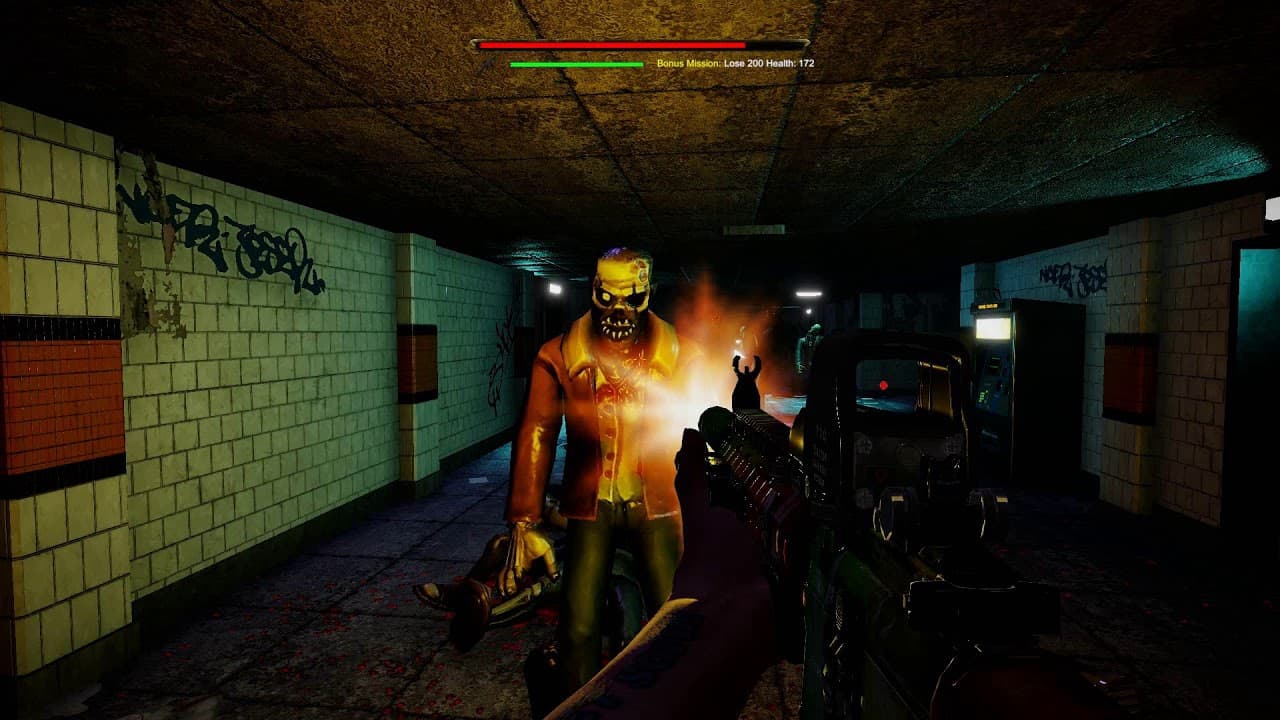The width and height of the screenshot is (1280, 720).
Task: Click the graffiti tag on right wall
Action: (1075, 275)
